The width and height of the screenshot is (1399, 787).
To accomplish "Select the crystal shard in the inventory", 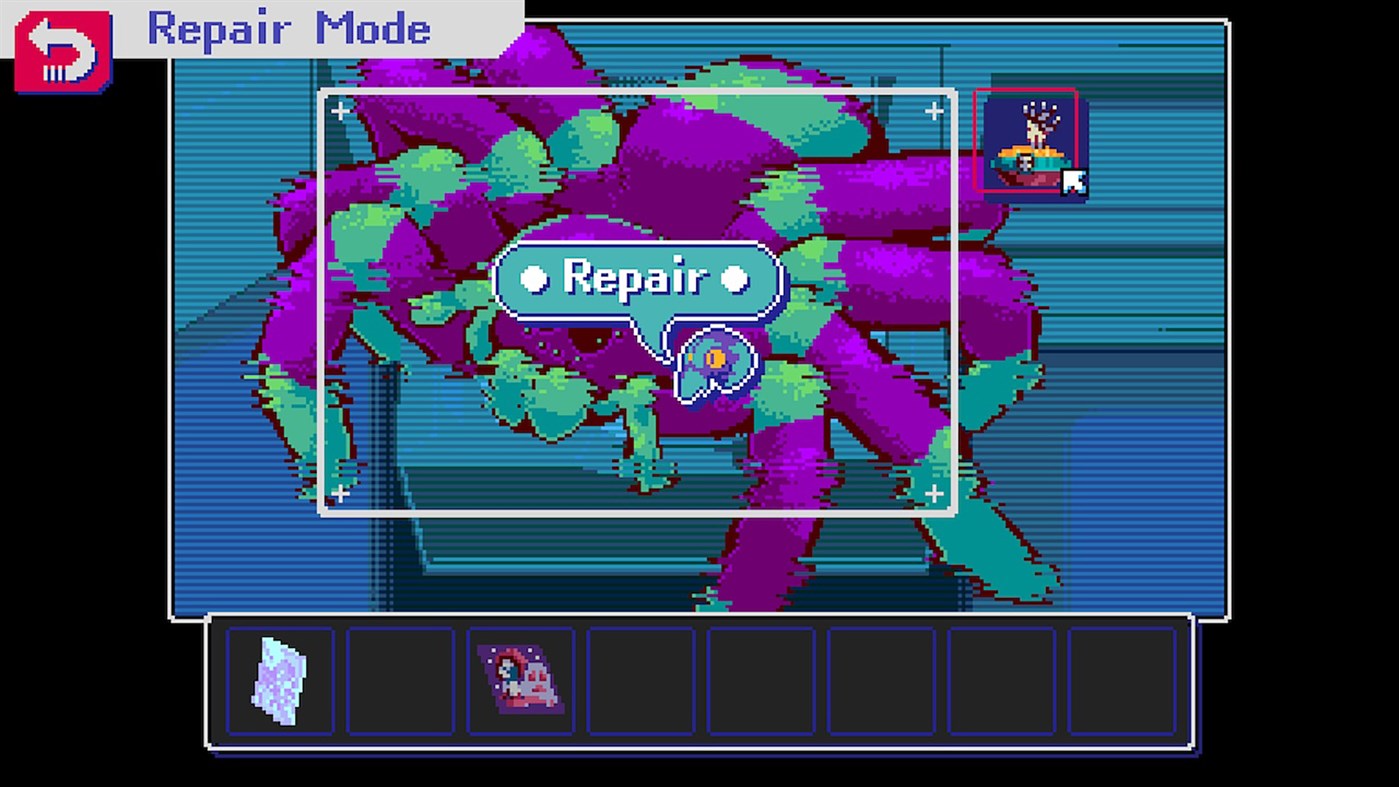I will point(280,683).
